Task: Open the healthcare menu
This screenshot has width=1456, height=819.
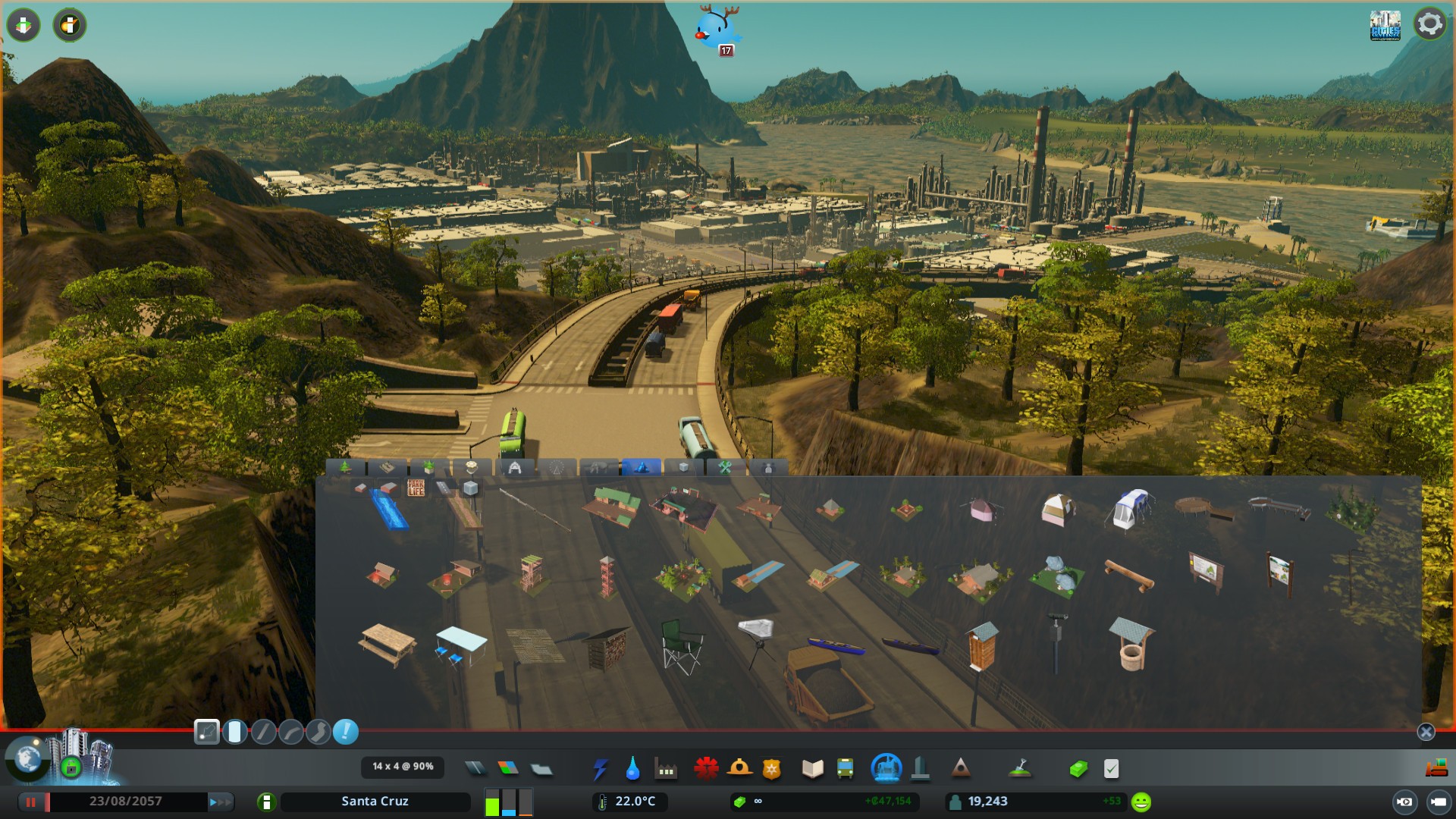Action: pos(706,769)
